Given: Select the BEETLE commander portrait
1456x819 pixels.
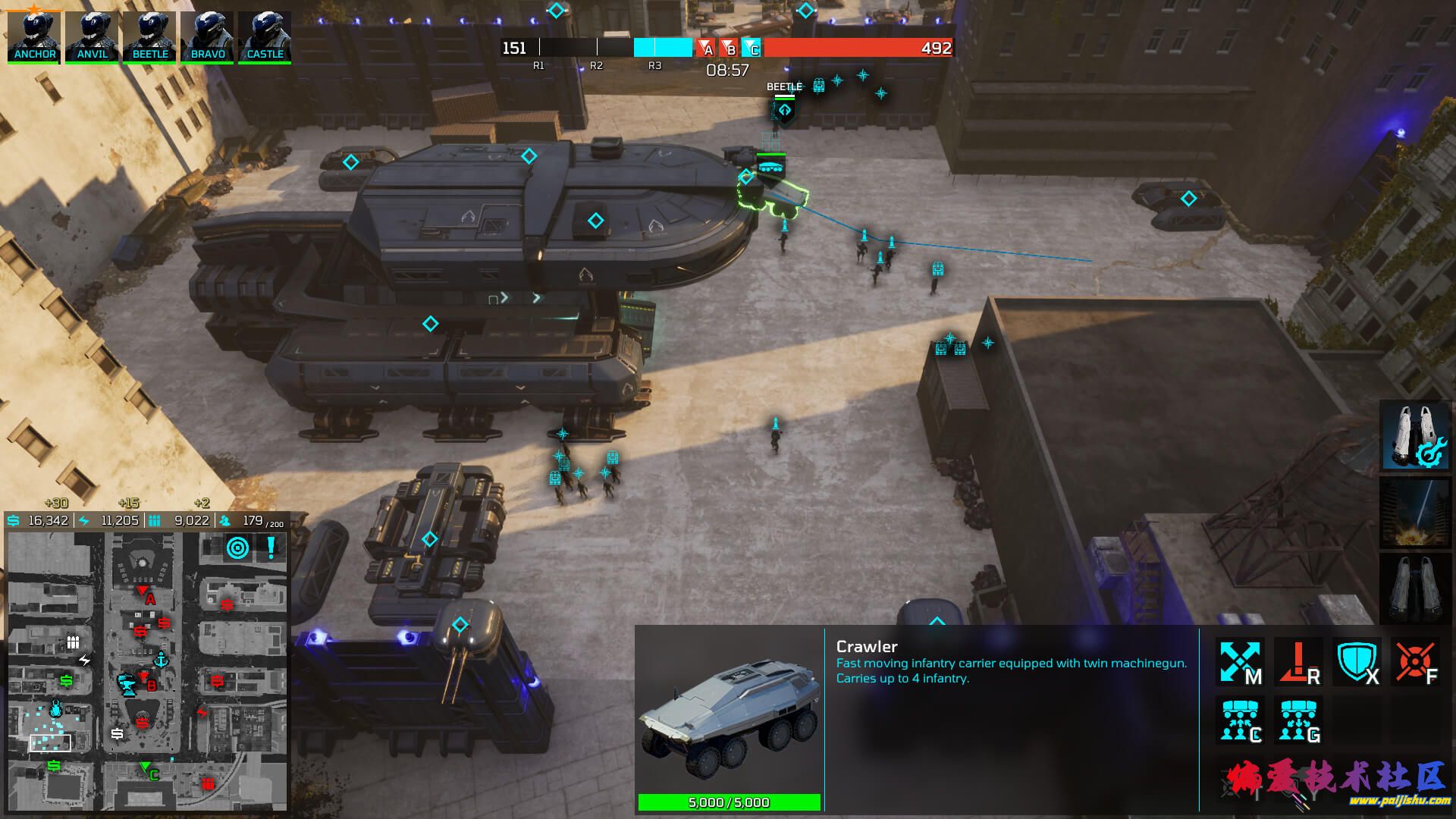Looking at the screenshot, I should click(150, 36).
